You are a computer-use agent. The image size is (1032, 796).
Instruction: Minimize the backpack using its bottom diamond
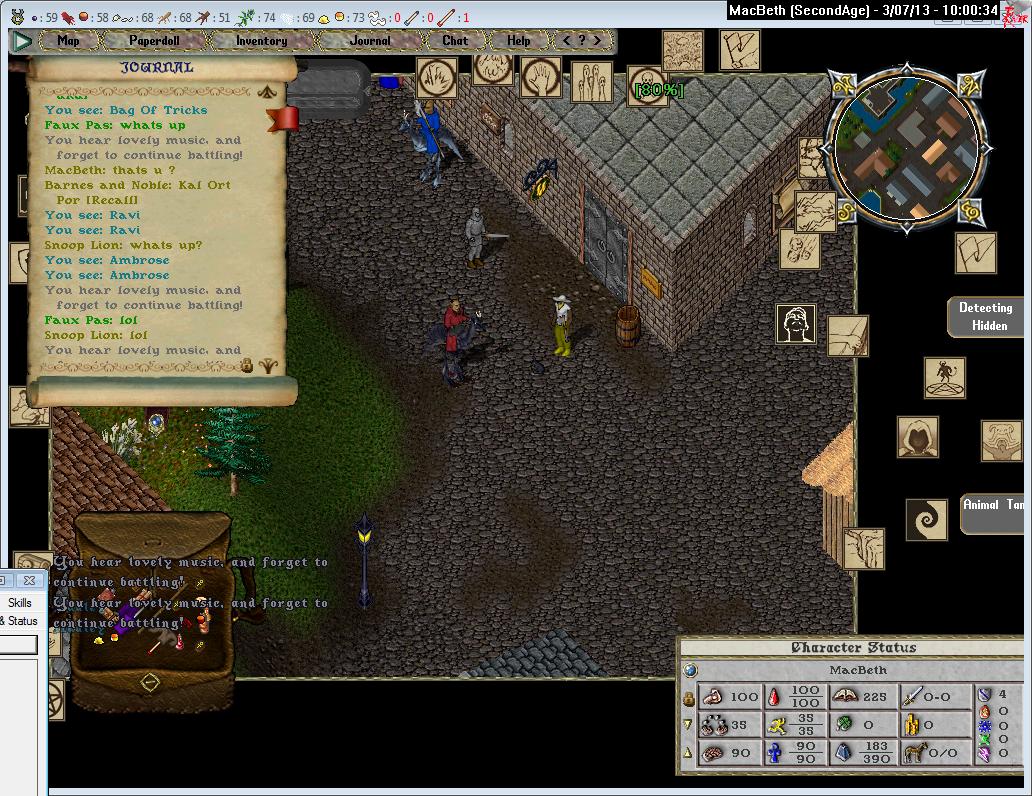150,683
